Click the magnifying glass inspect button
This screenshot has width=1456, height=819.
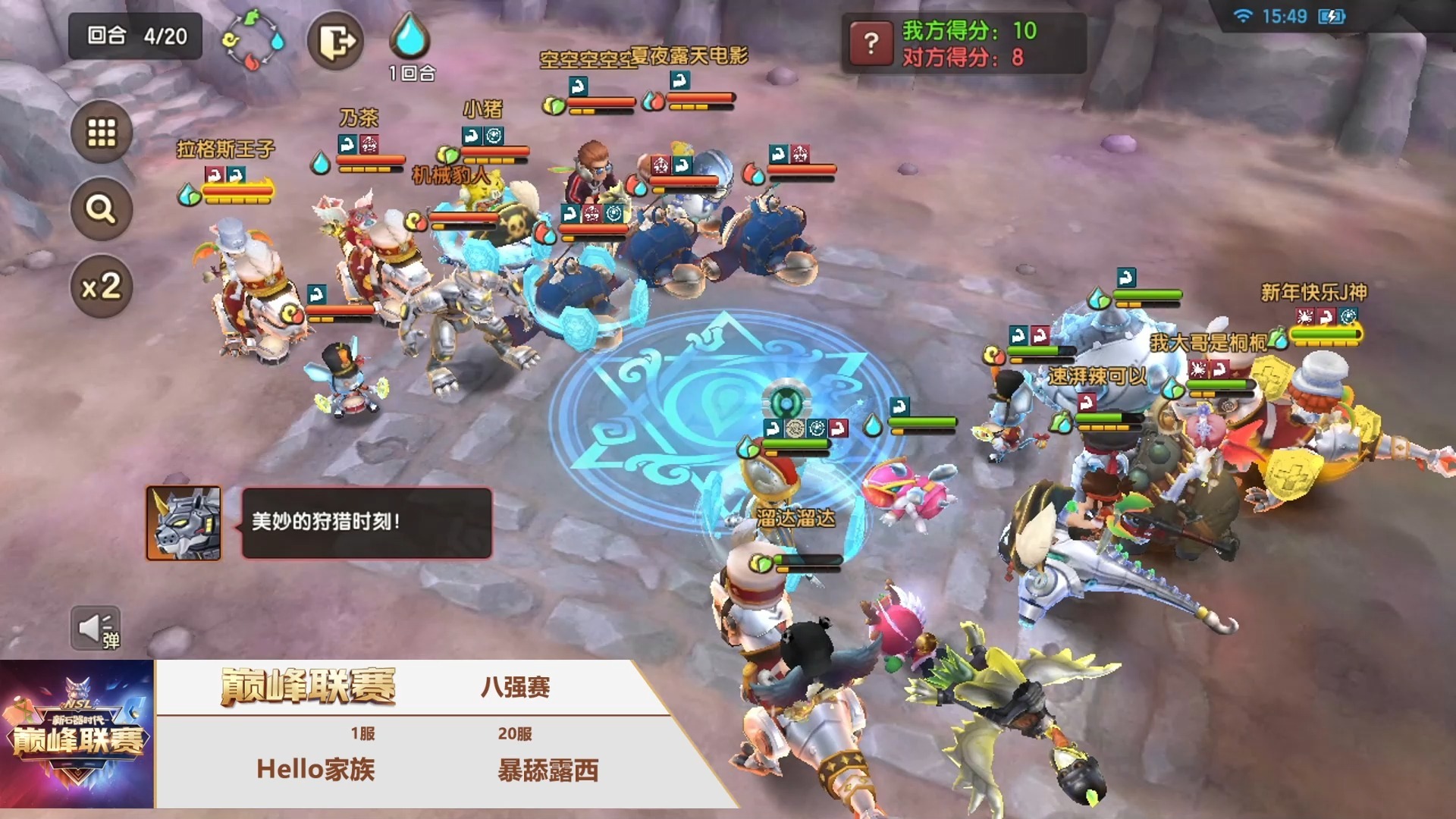(x=102, y=209)
